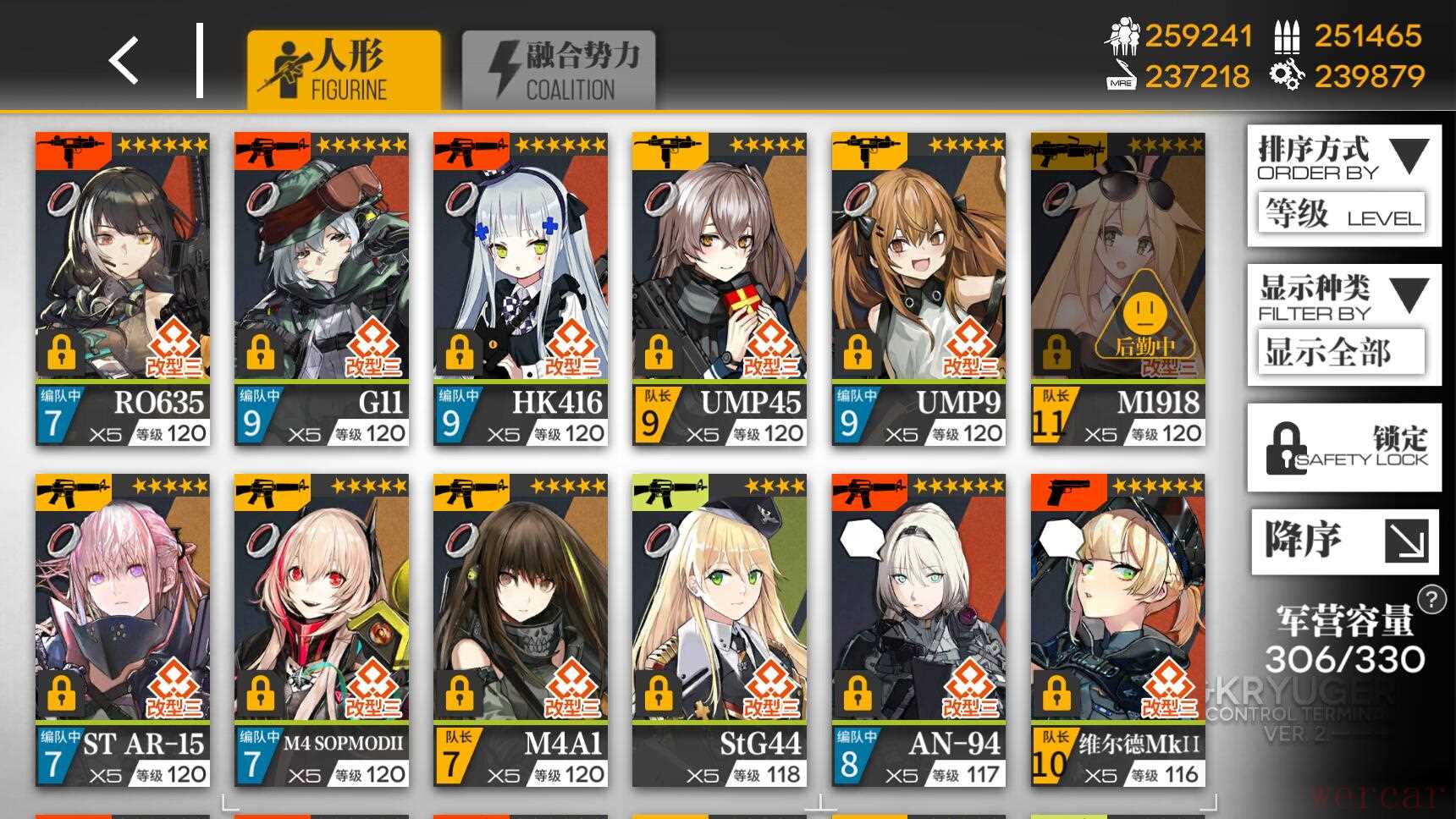Select the HK416 doll card

(x=521, y=289)
